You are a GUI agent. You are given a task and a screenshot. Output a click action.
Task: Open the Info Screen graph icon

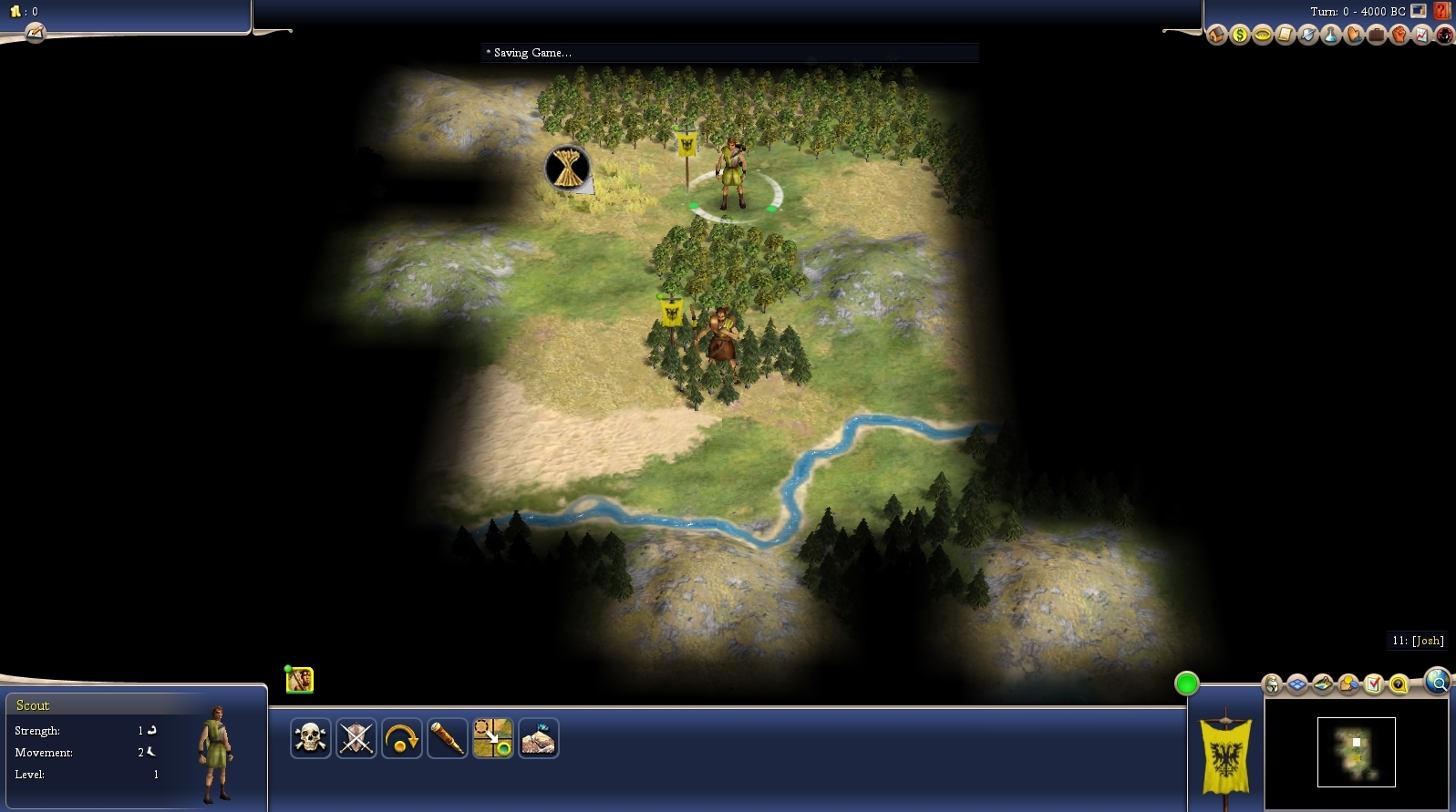coord(1422,36)
